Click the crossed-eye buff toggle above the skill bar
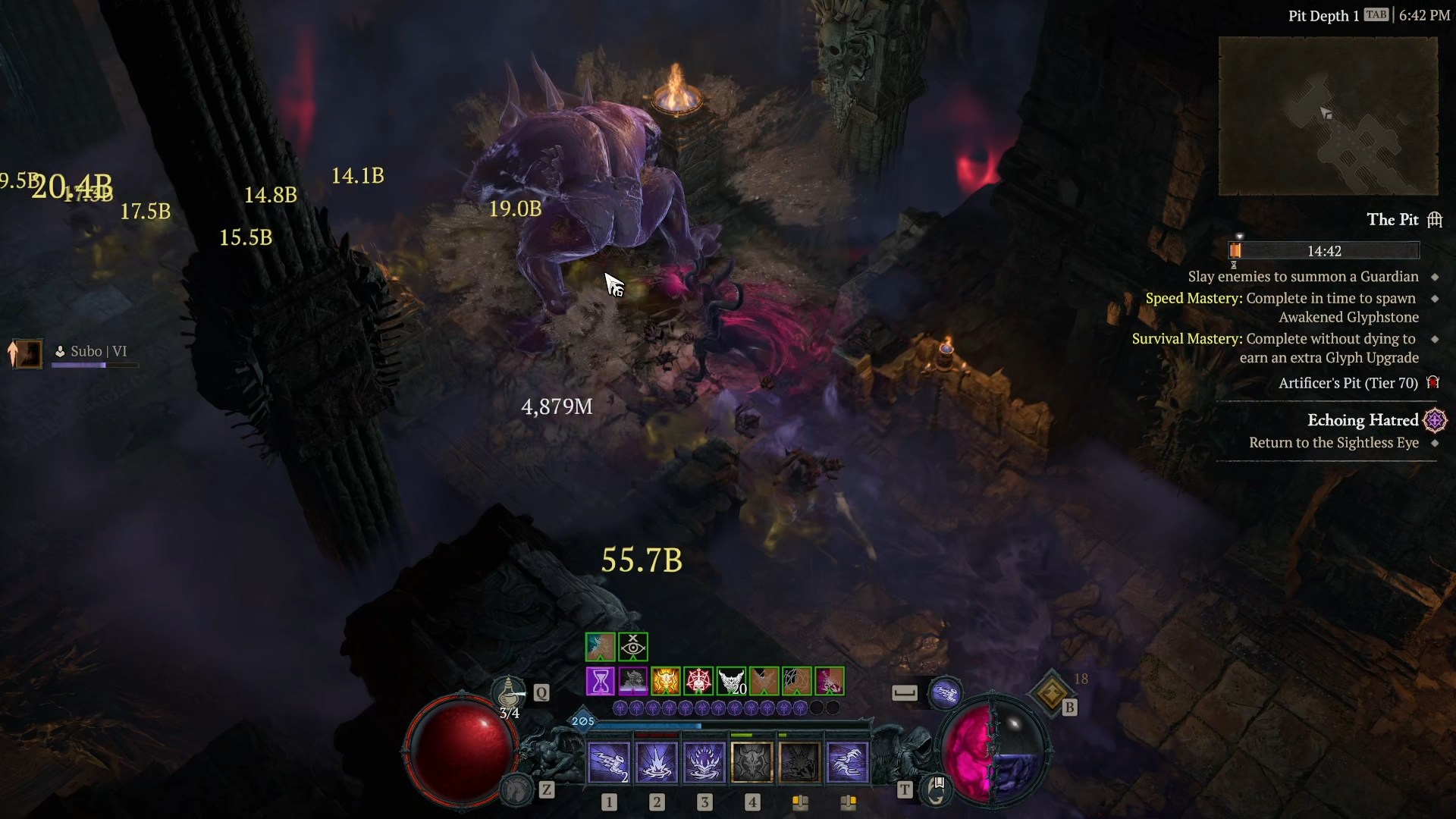 pos(632,647)
